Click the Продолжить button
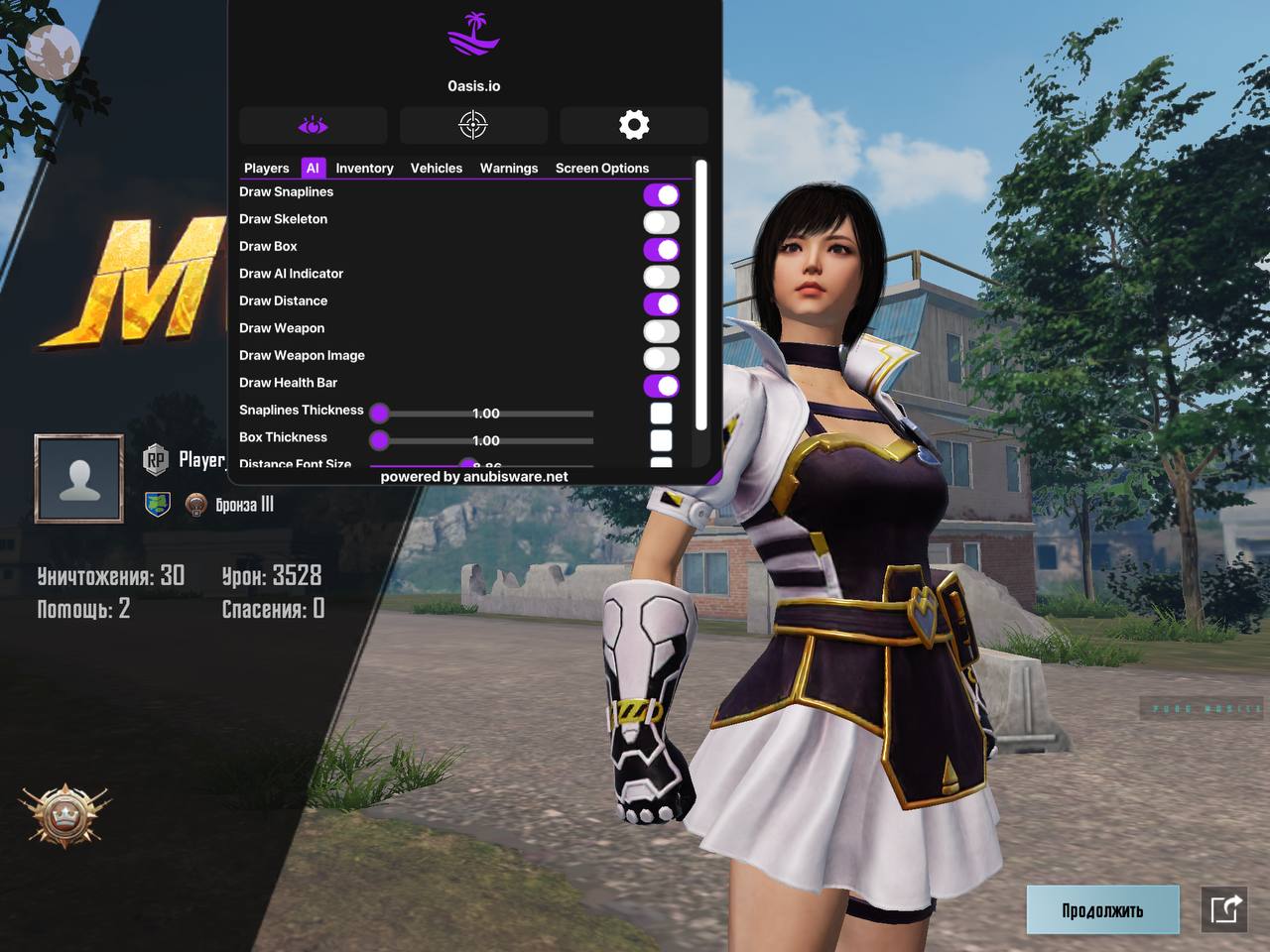The image size is (1270, 952). click(1102, 909)
